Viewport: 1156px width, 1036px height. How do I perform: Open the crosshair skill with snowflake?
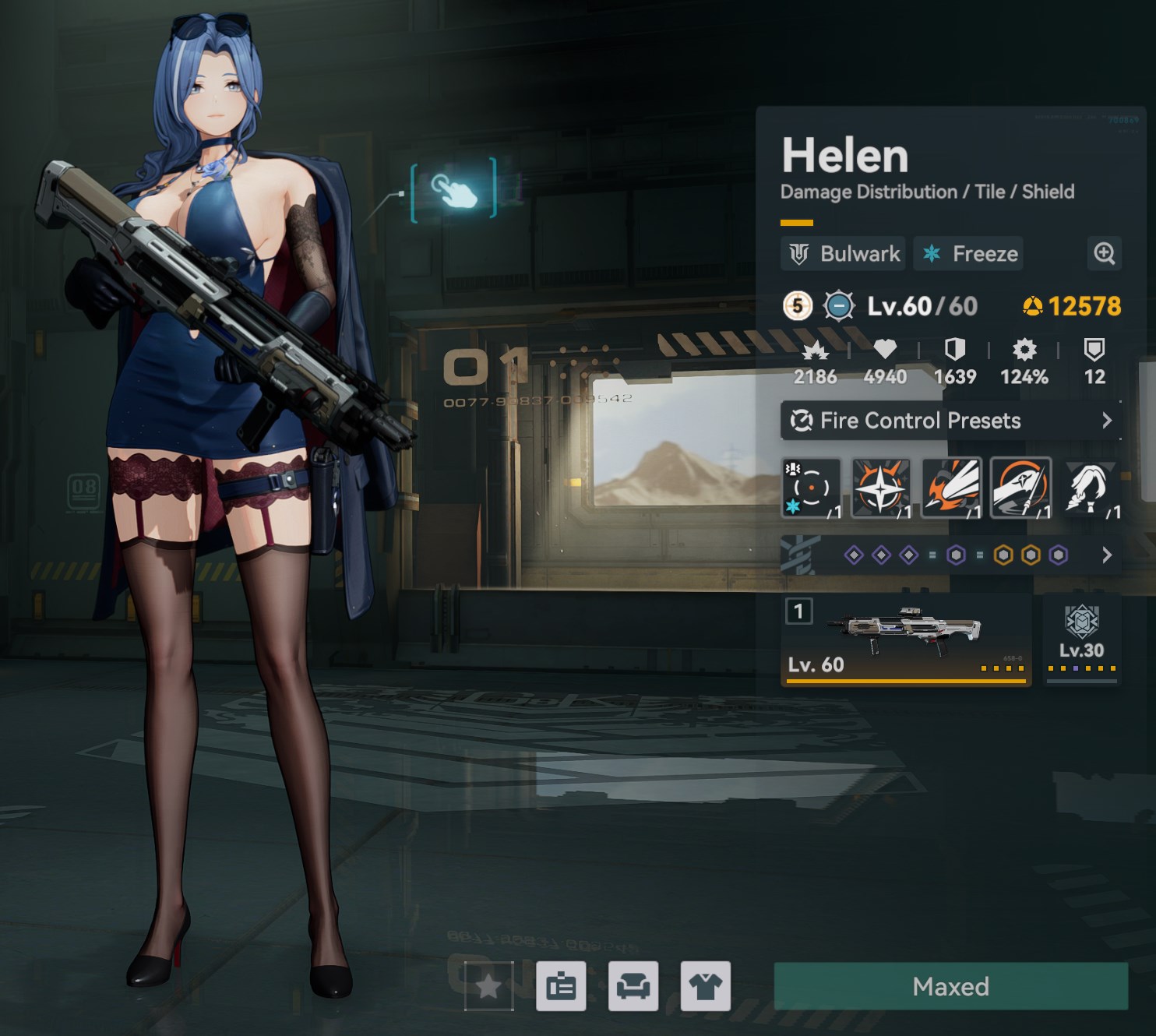click(x=811, y=488)
